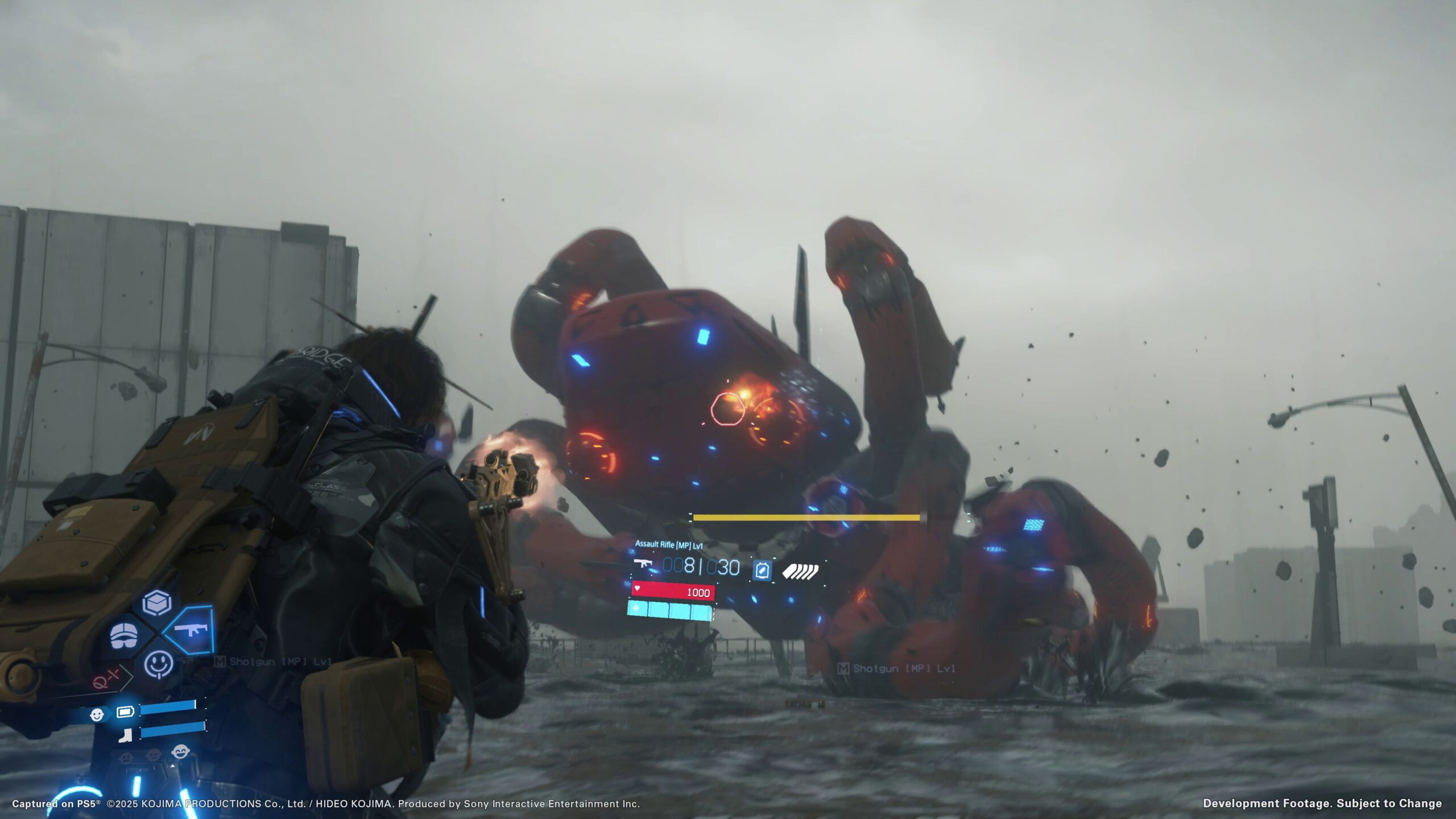1456x819 pixels.
Task: Choose the assault rifle weapon slot
Action: (x=189, y=630)
